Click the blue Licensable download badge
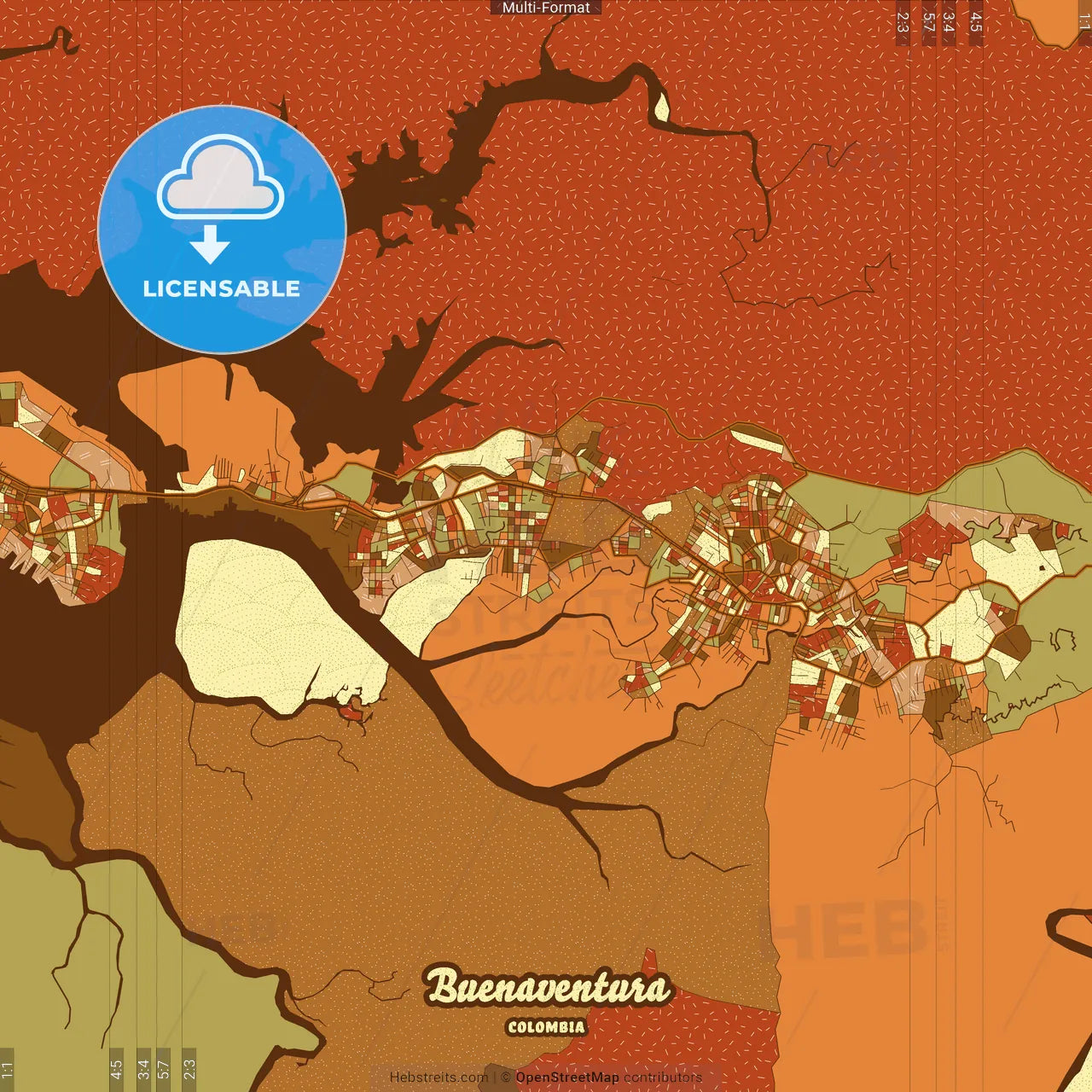1092x1092 pixels. (x=222, y=229)
